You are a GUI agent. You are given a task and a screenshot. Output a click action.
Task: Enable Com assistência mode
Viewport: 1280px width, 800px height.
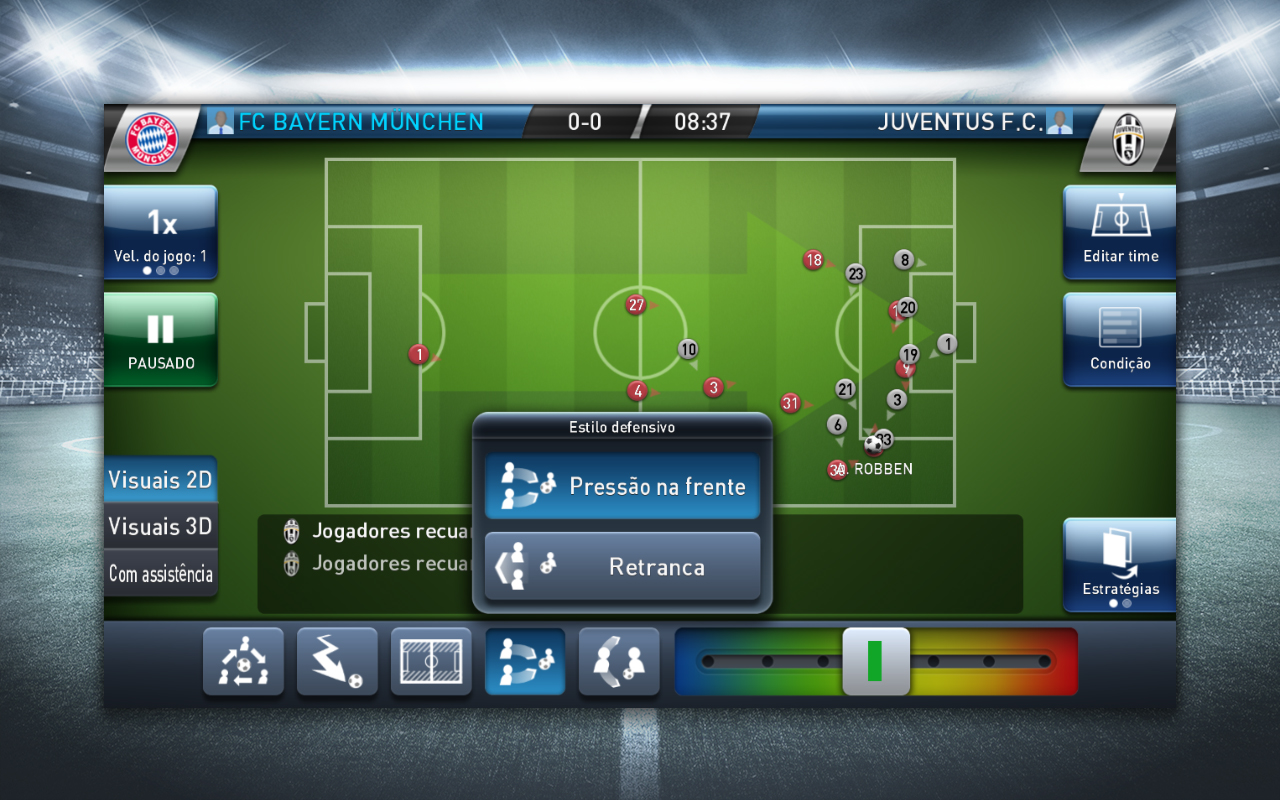pos(160,574)
